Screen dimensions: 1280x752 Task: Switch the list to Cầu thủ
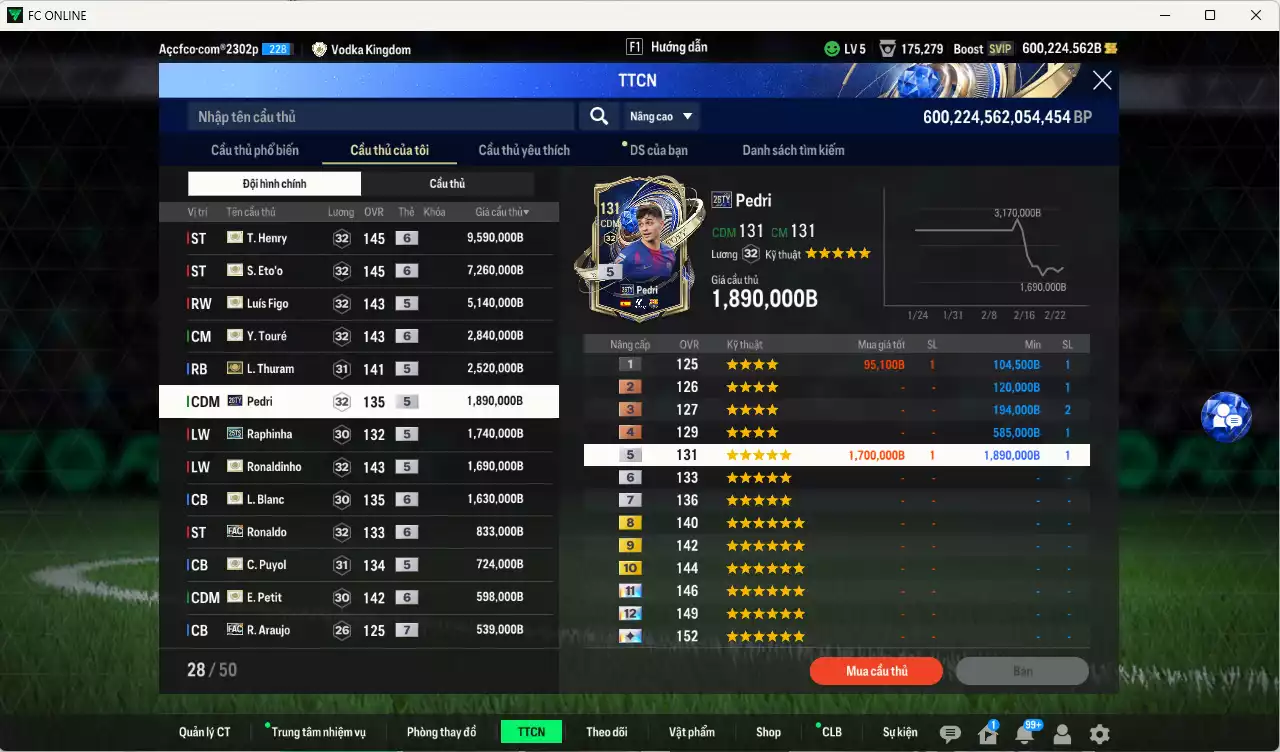coord(447,184)
